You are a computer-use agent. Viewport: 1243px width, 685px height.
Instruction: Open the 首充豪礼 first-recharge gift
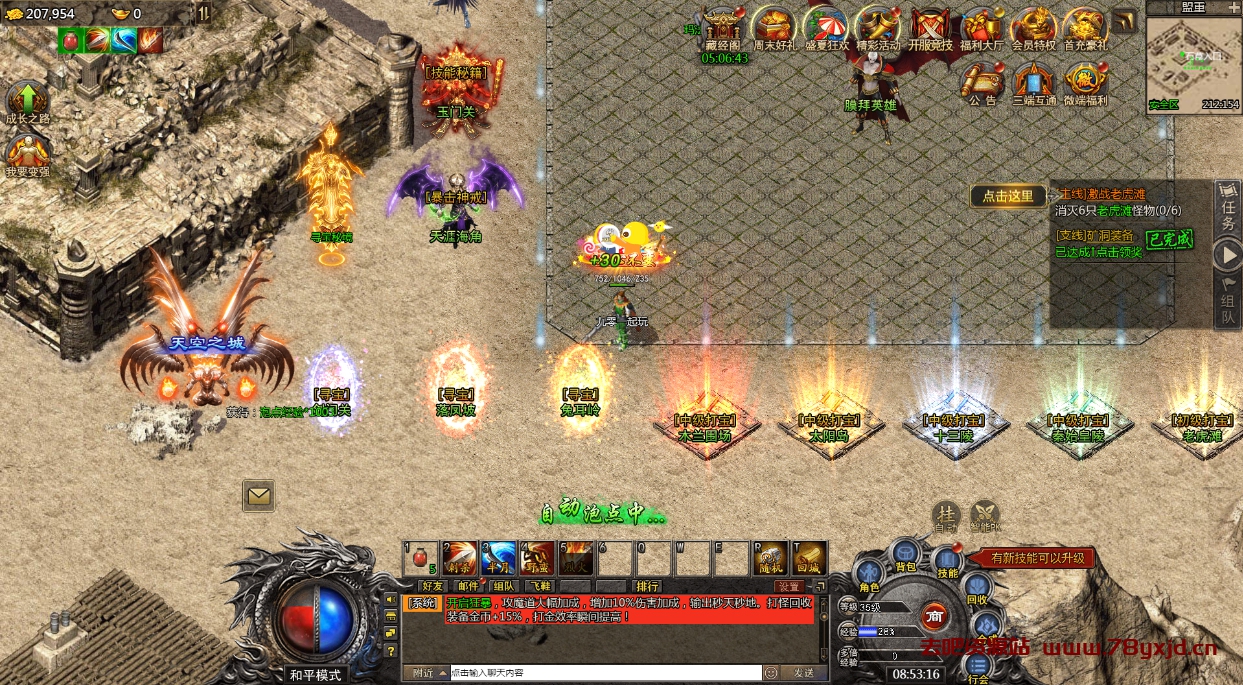[x=1083, y=26]
